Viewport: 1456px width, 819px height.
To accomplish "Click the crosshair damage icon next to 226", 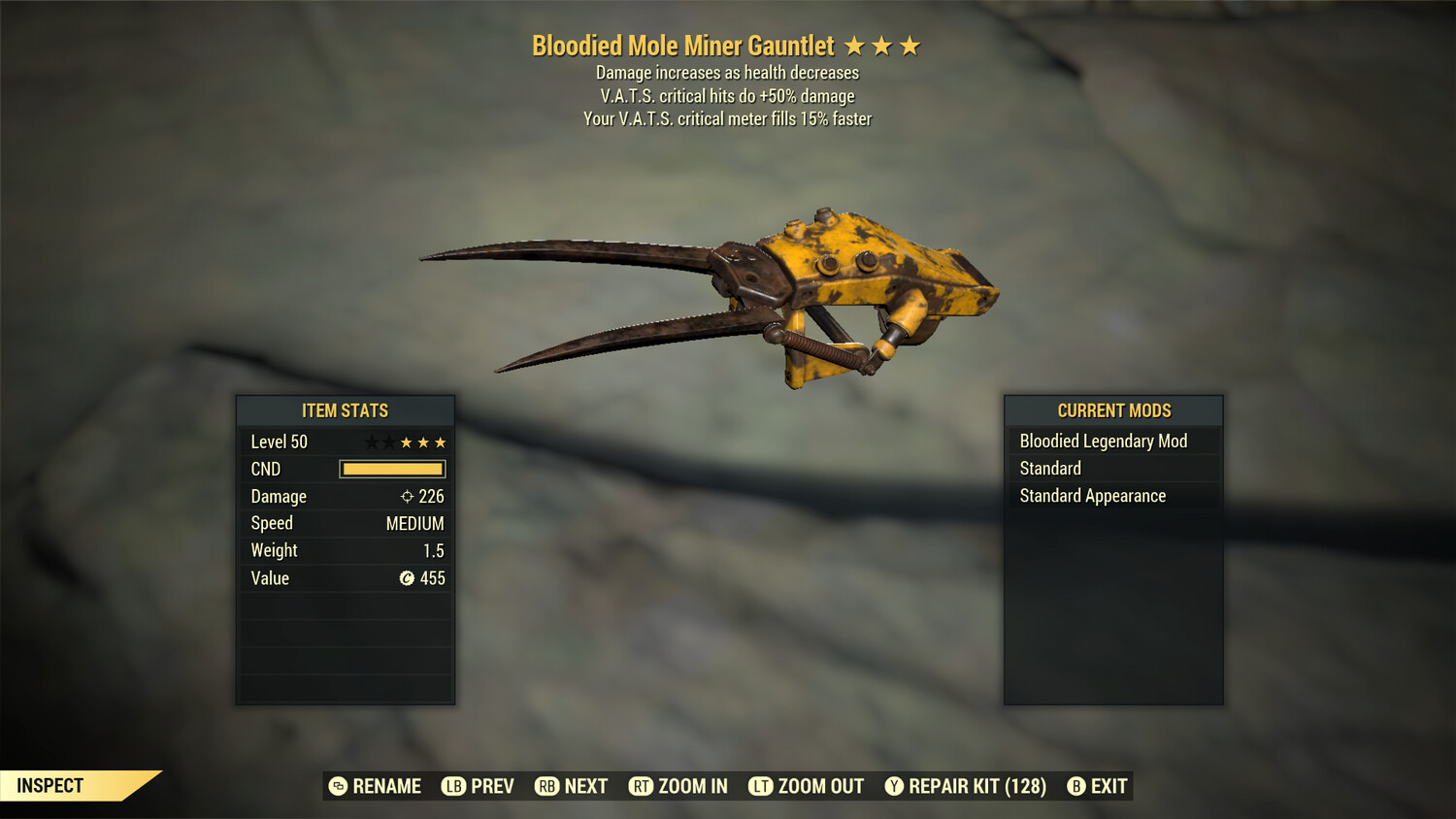I will point(406,496).
